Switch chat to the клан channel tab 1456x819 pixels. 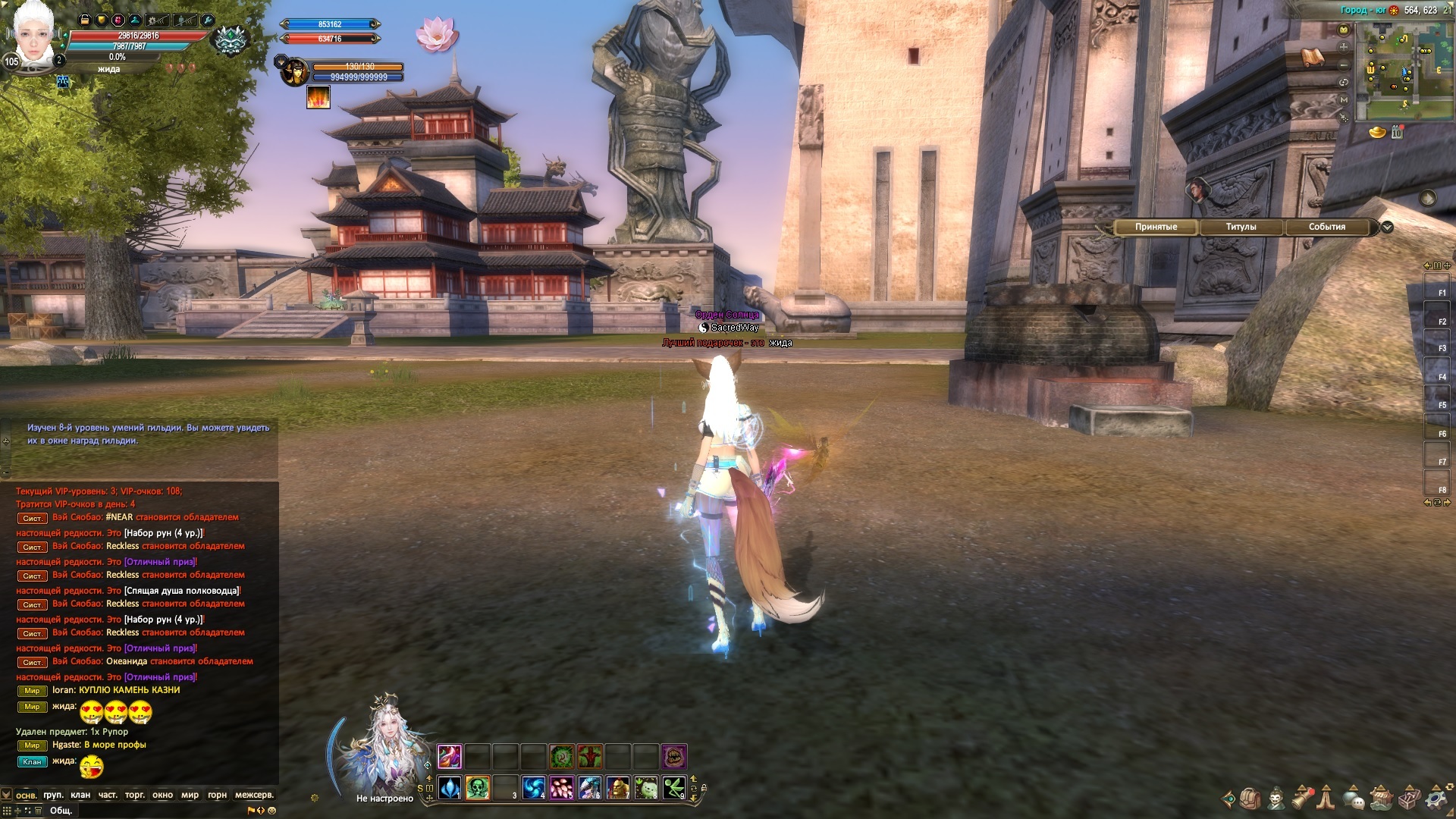click(x=80, y=795)
